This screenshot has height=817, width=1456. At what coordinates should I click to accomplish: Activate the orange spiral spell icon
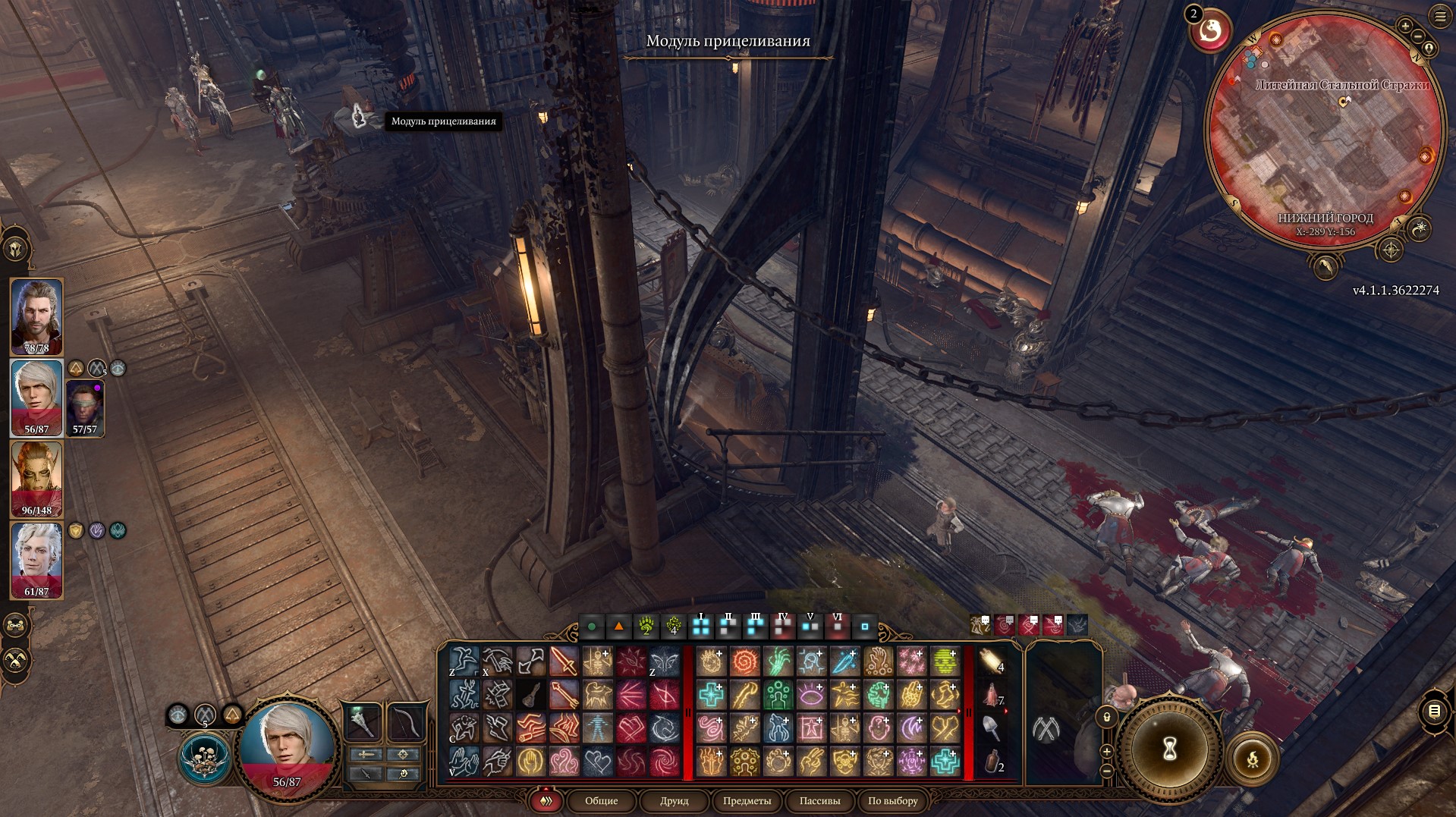click(x=744, y=661)
